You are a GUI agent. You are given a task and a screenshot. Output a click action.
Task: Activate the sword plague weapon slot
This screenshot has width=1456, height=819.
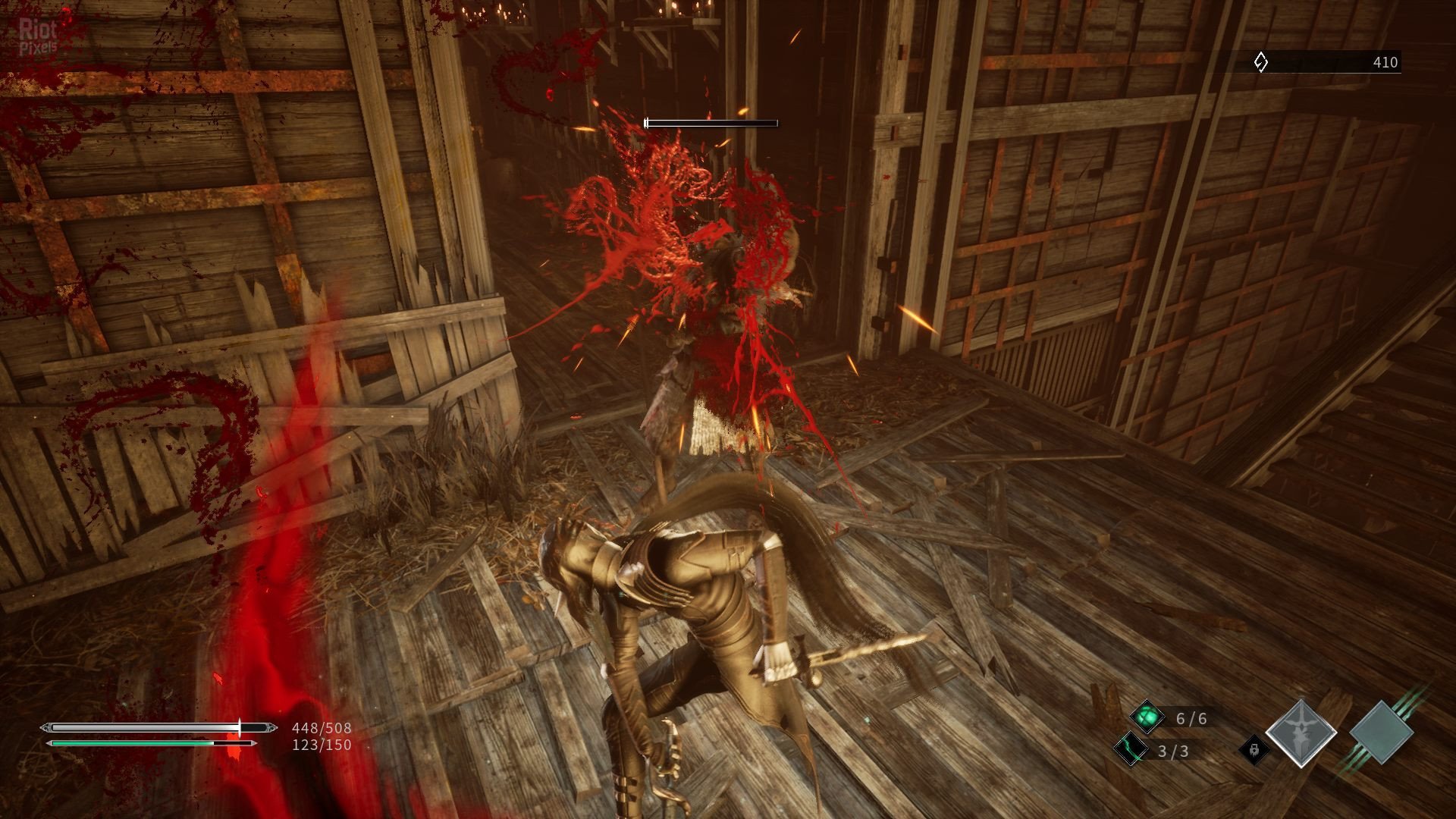(1301, 733)
